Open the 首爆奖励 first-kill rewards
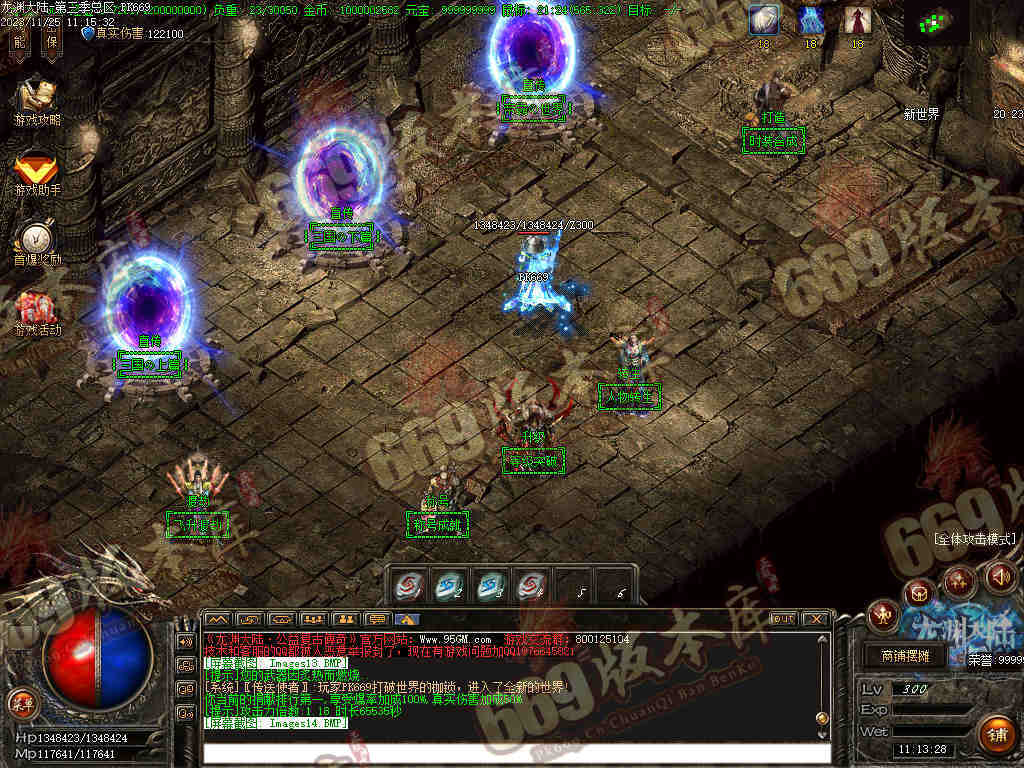Image resolution: width=1024 pixels, height=768 pixels. click(38, 240)
